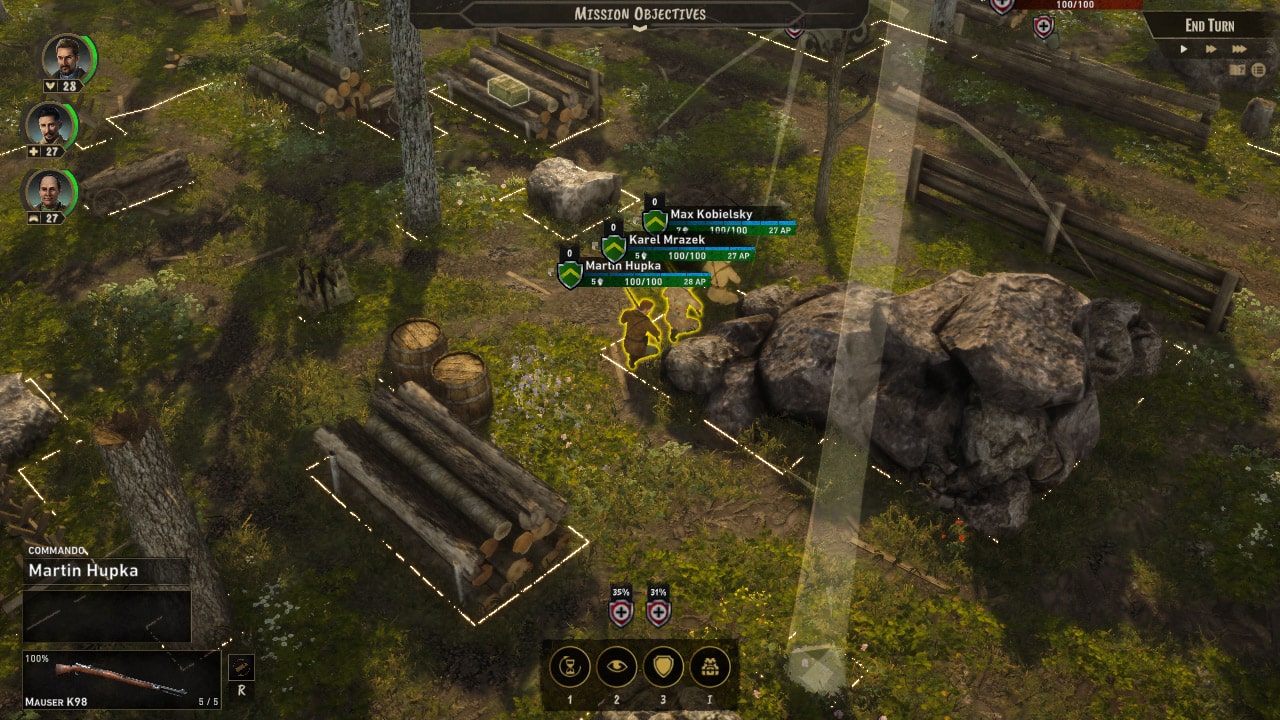Activate the shield defend ability
The height and width of the screenshot is (720, 1280).
[x=663, y=667]
